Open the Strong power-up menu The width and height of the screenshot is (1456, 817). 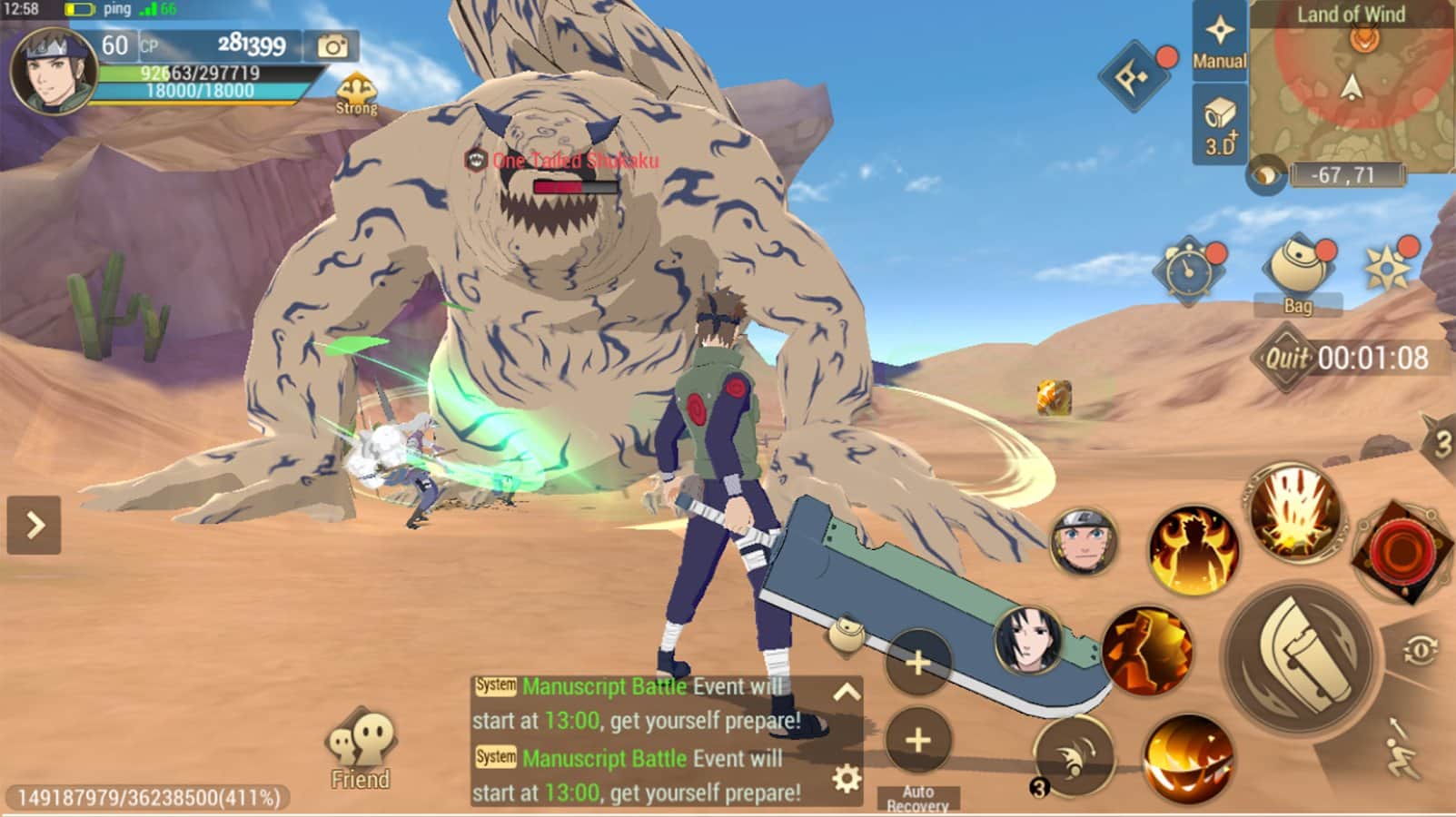356,94
